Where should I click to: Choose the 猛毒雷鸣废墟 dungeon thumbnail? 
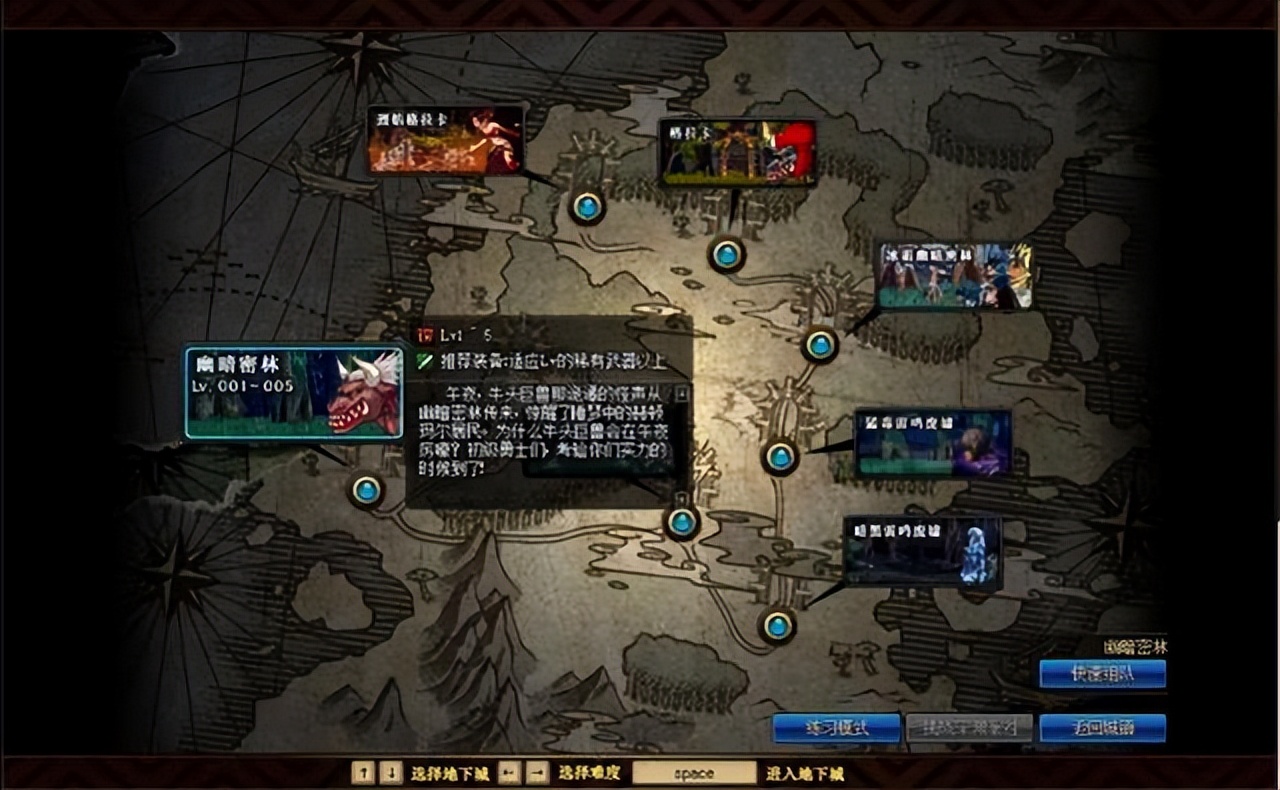pos(933,443)
